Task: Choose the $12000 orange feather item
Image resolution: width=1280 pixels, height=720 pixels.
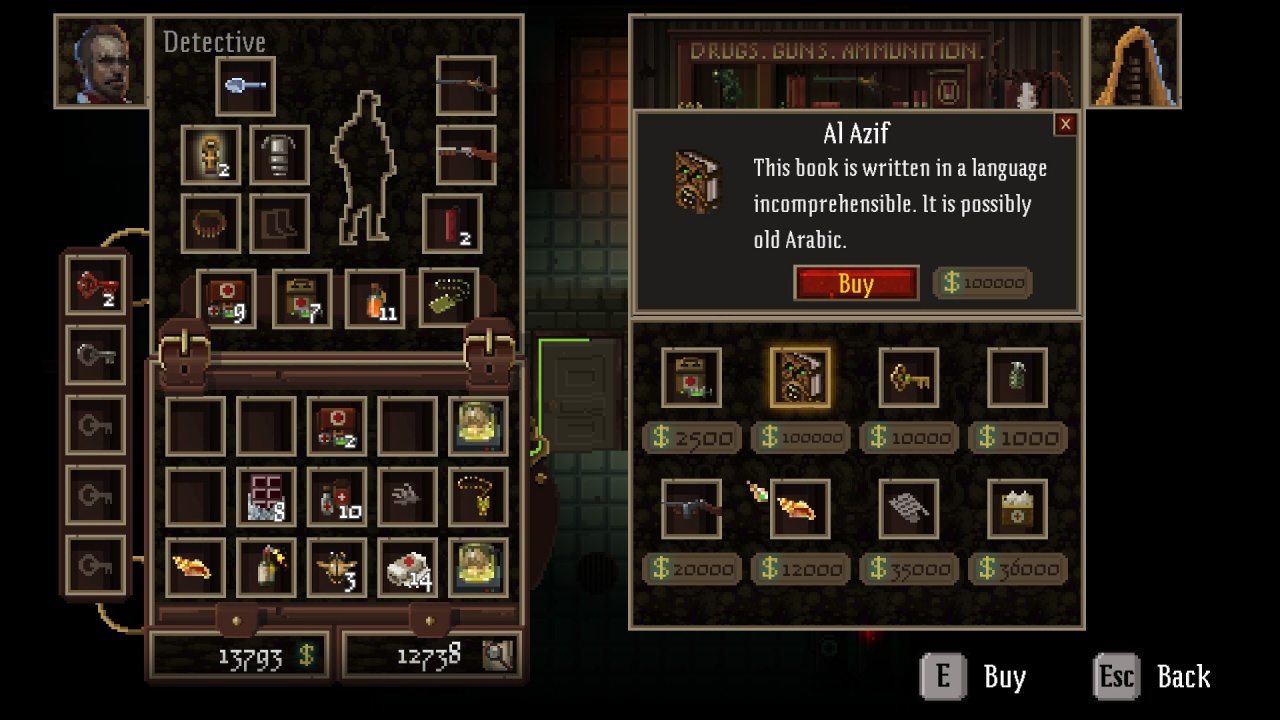Action: (x=800, y=509)
